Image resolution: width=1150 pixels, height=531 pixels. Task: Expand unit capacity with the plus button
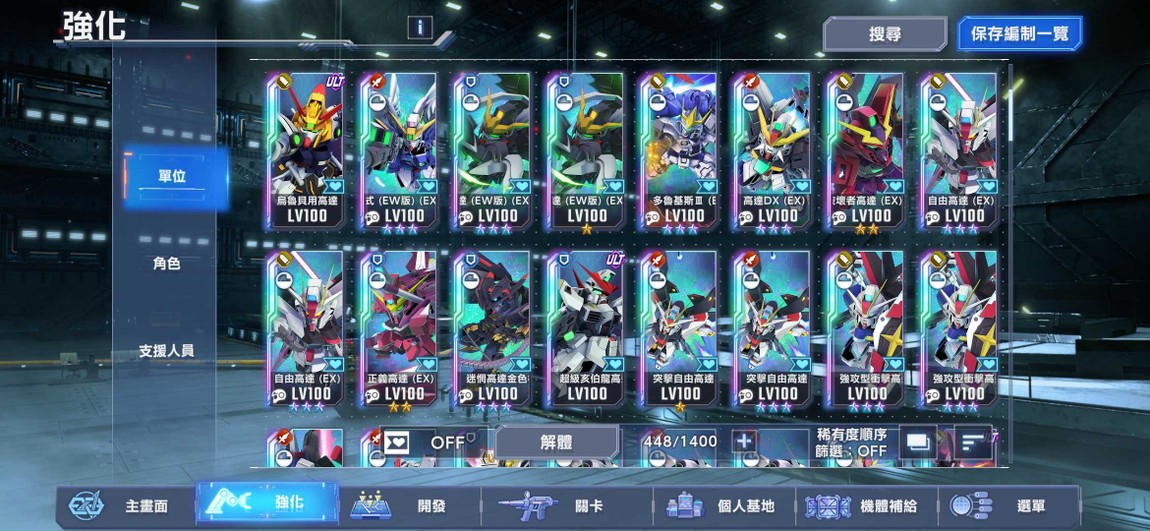pyautogui.click(x=742, y=442)
